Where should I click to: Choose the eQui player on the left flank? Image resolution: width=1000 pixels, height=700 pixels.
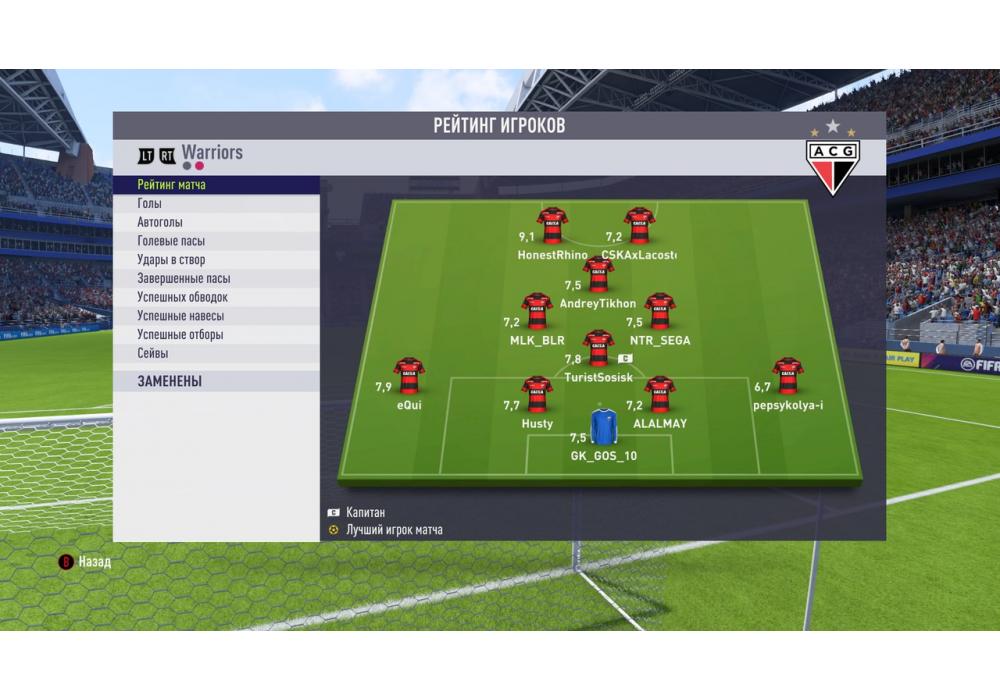pos(408,375)
